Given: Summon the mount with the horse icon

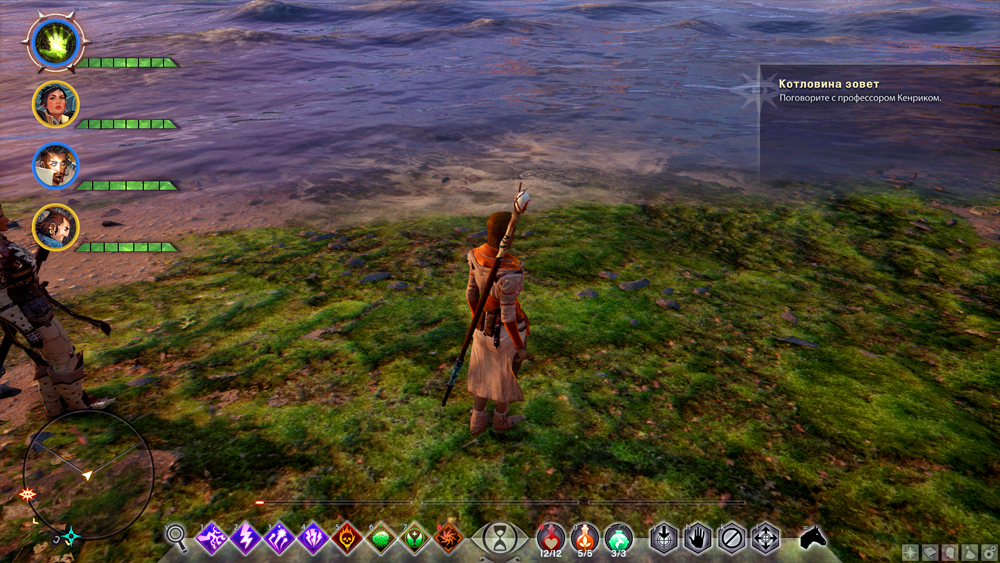Looking at the screenshot, I should click(x=813, y=538).
